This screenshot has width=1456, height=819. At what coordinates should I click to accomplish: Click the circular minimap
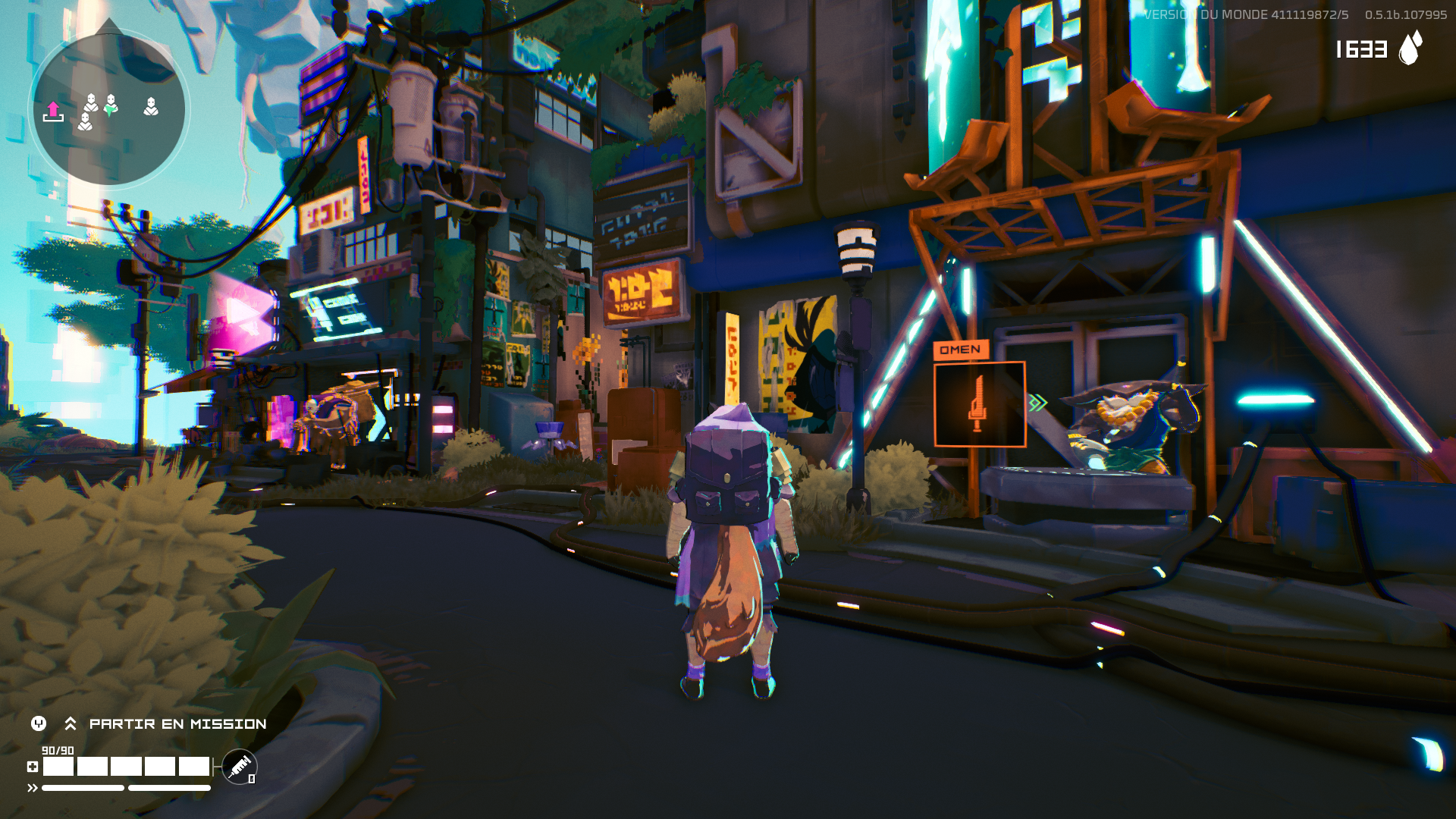coord(108,107)
